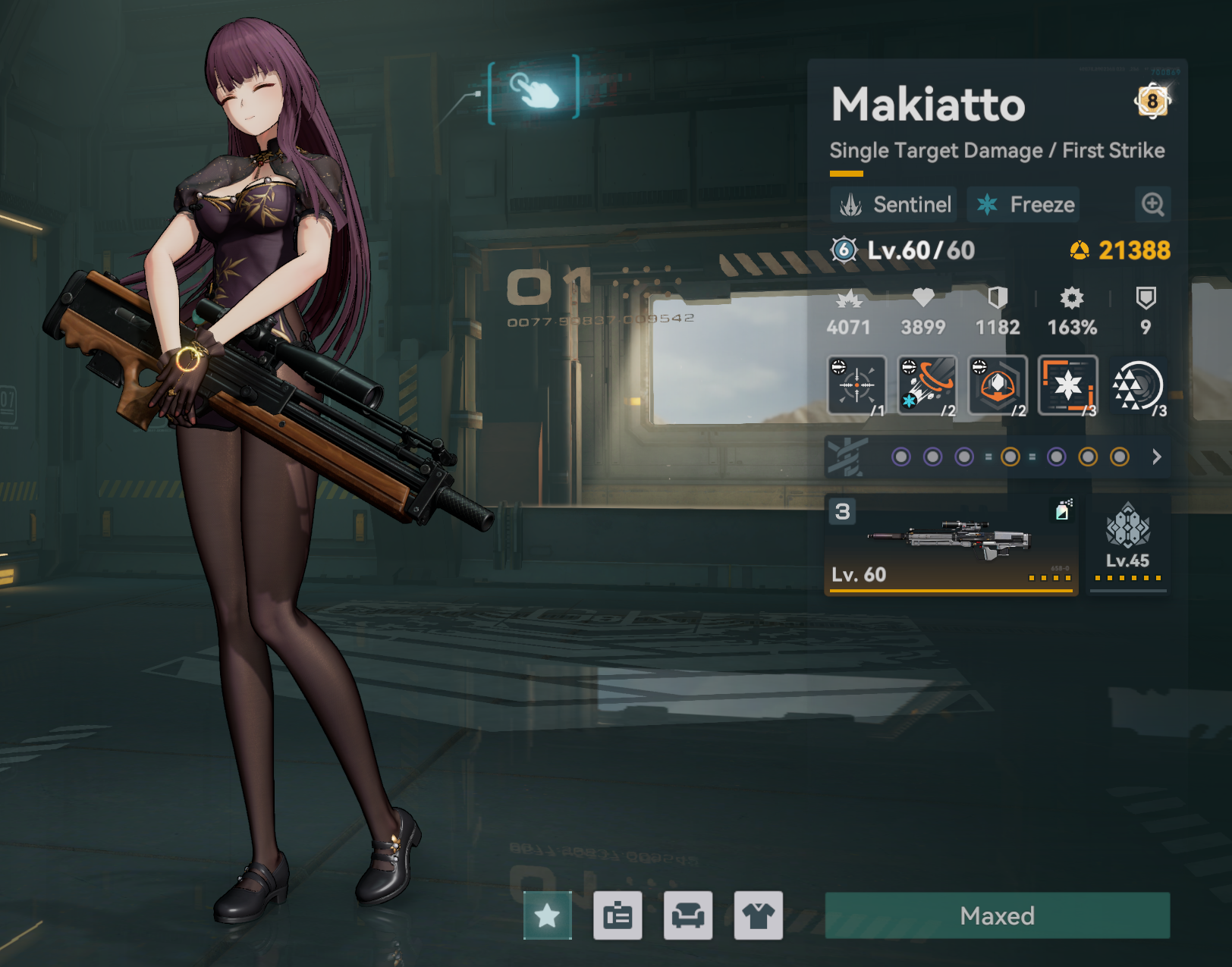The height and width of the screenshot is (967, 1232).
Task: Open the shirt outfit button
Action: point(759,916)
